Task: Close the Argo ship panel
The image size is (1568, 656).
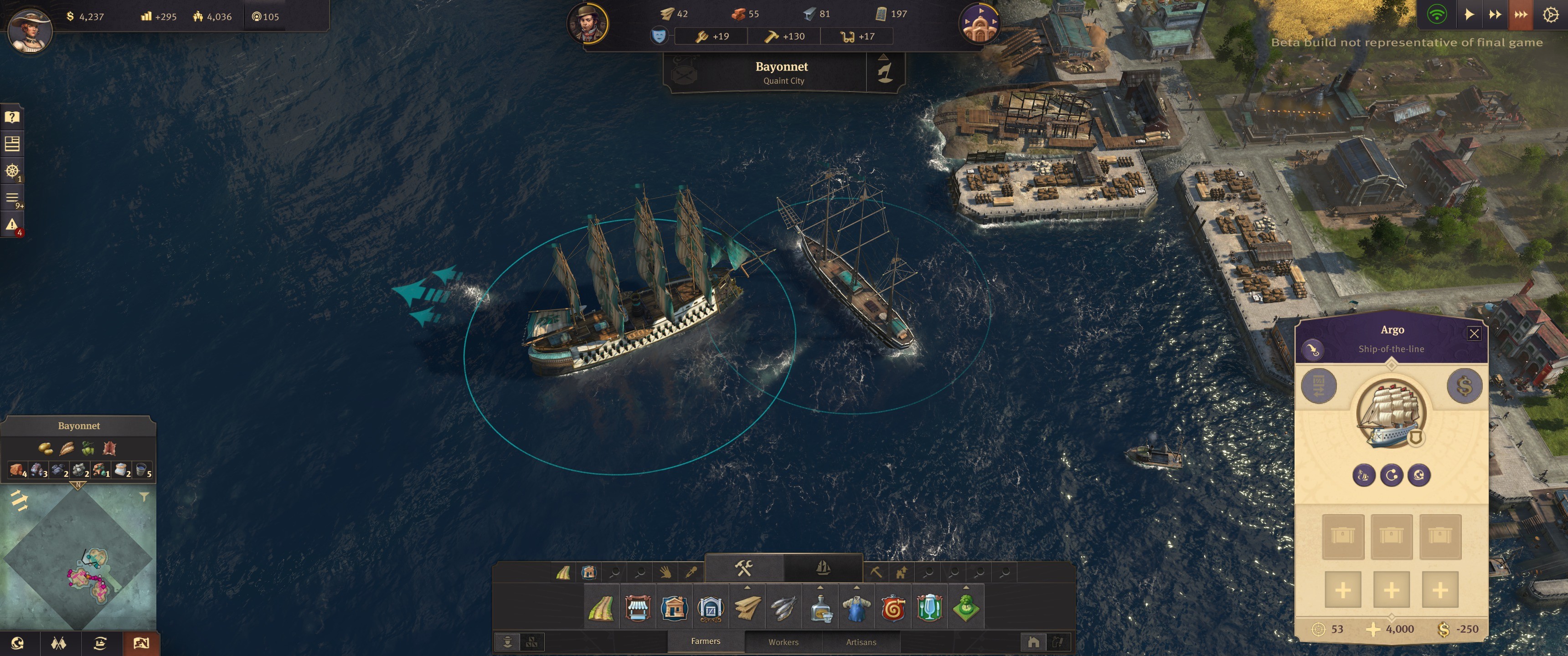Action: tap(1474, 333)
